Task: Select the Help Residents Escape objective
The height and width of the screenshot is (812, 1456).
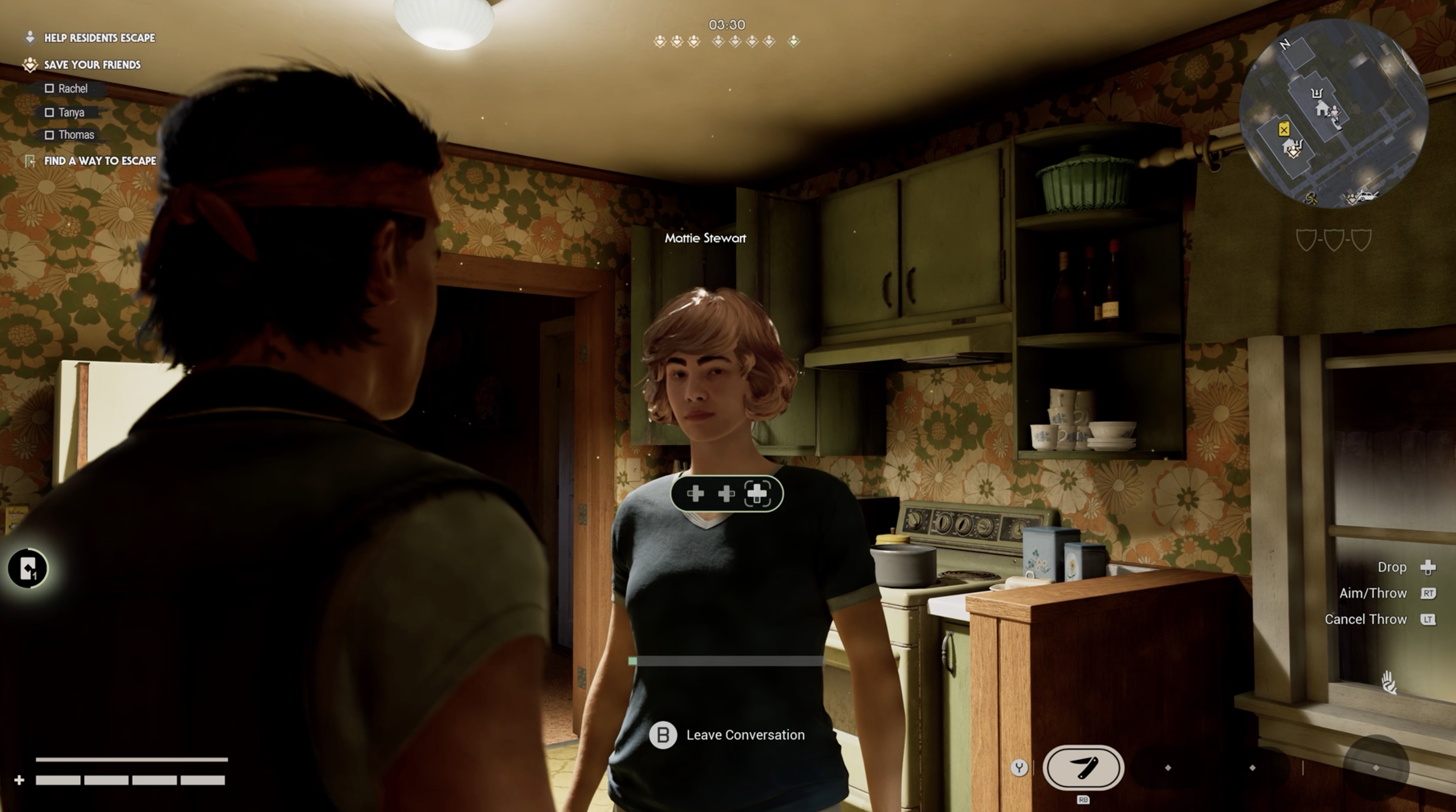Action: 99,38
